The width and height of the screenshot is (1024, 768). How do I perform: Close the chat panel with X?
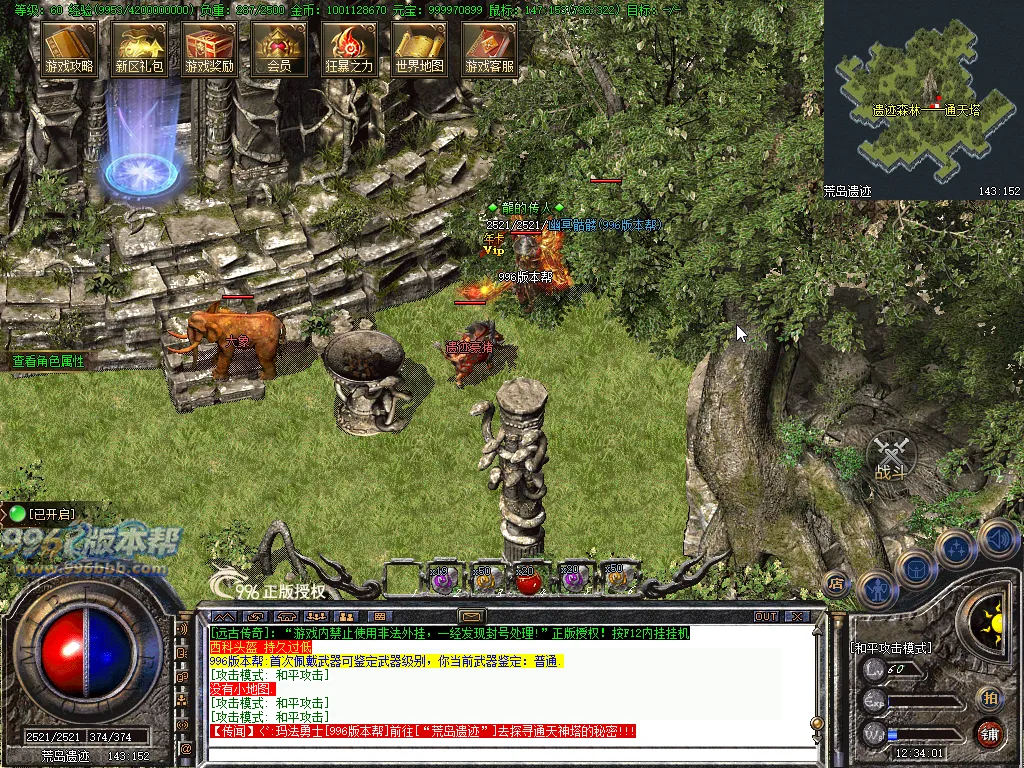click(x=797, y=616)
